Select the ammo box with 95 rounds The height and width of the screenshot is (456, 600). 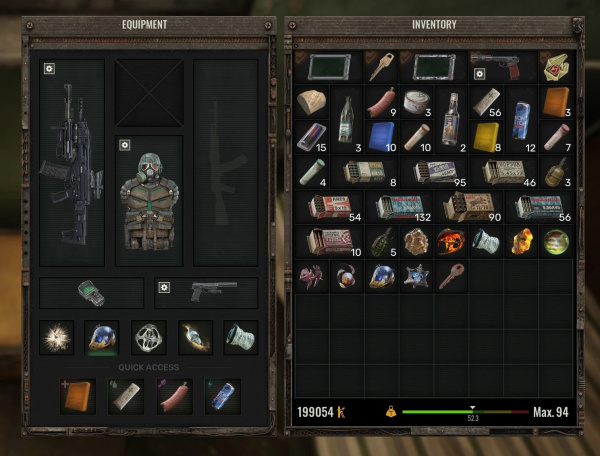pos(432,172)
